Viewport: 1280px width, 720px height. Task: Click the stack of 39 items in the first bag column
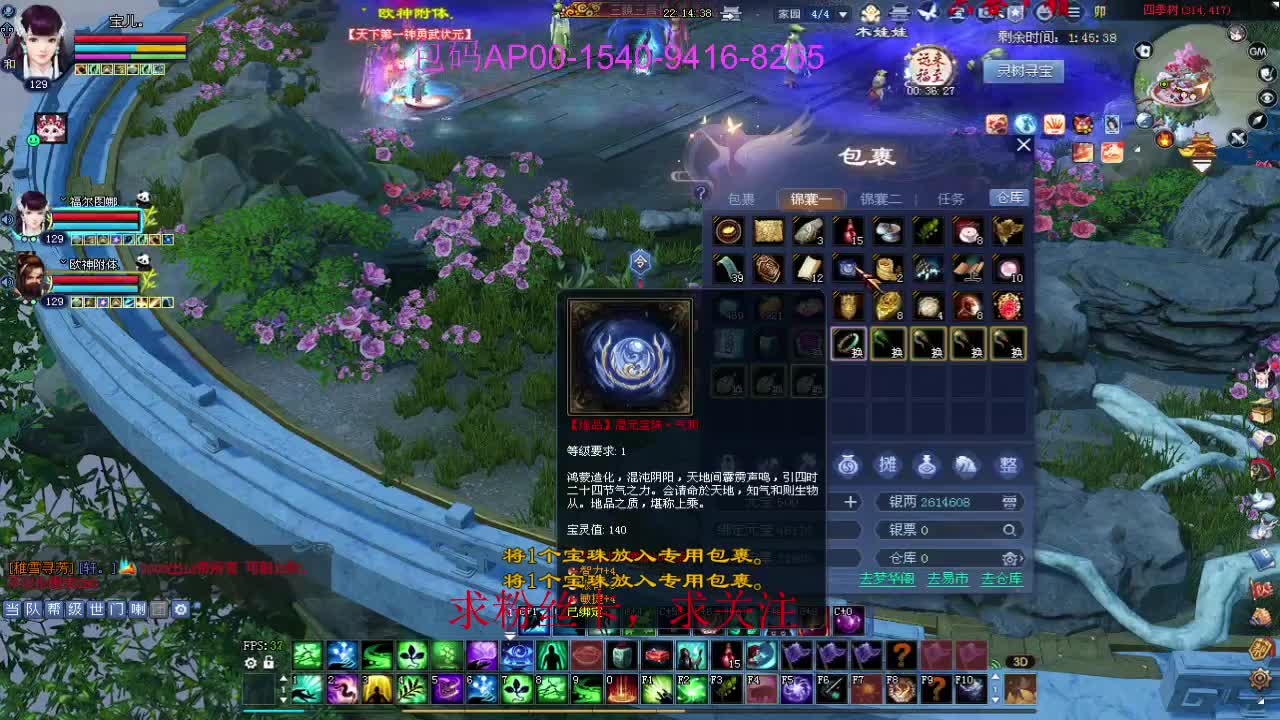(x=729, y=268)
